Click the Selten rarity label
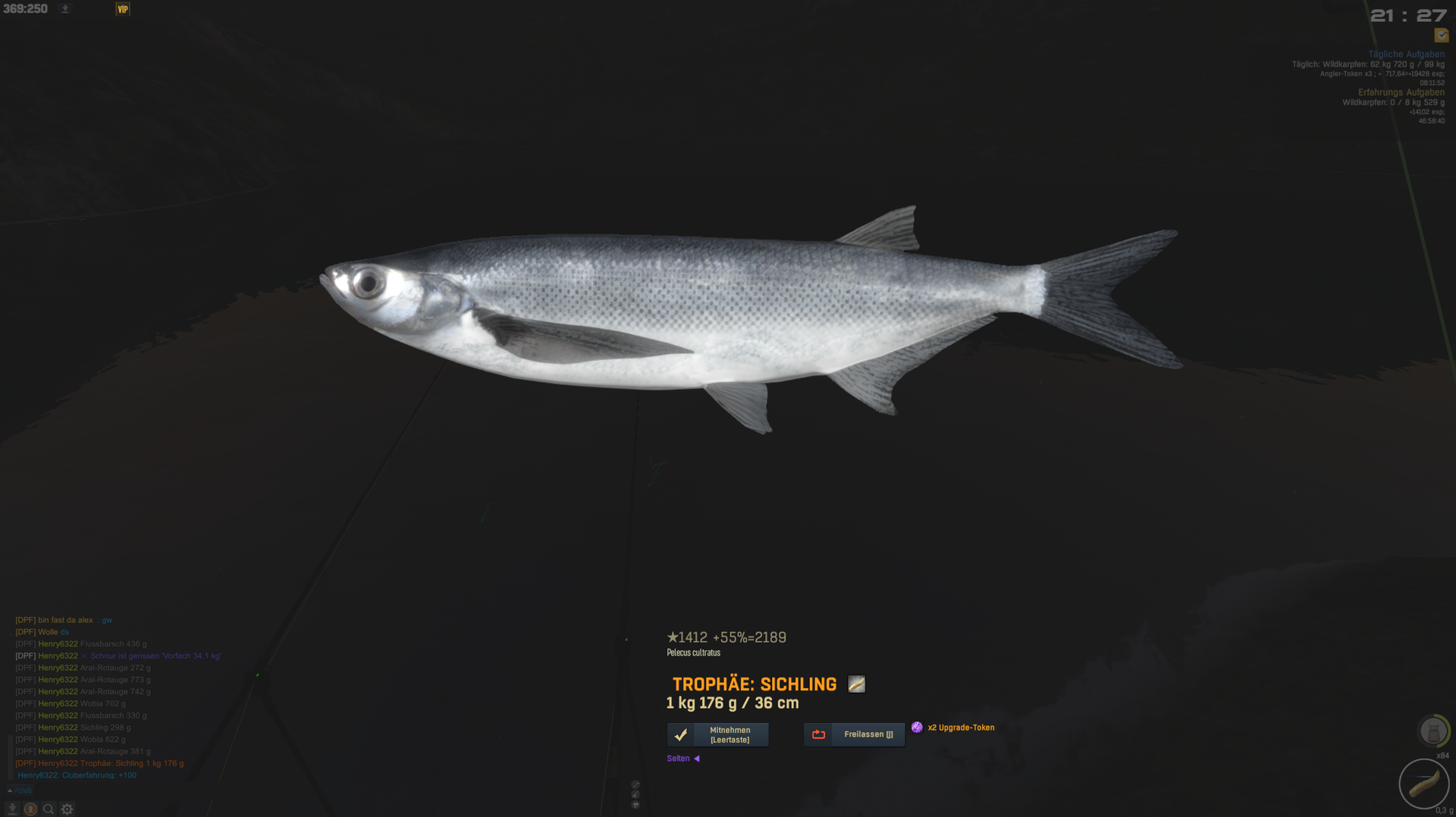The height and width of the screenshot is (817, 1456). pos(679,759)
